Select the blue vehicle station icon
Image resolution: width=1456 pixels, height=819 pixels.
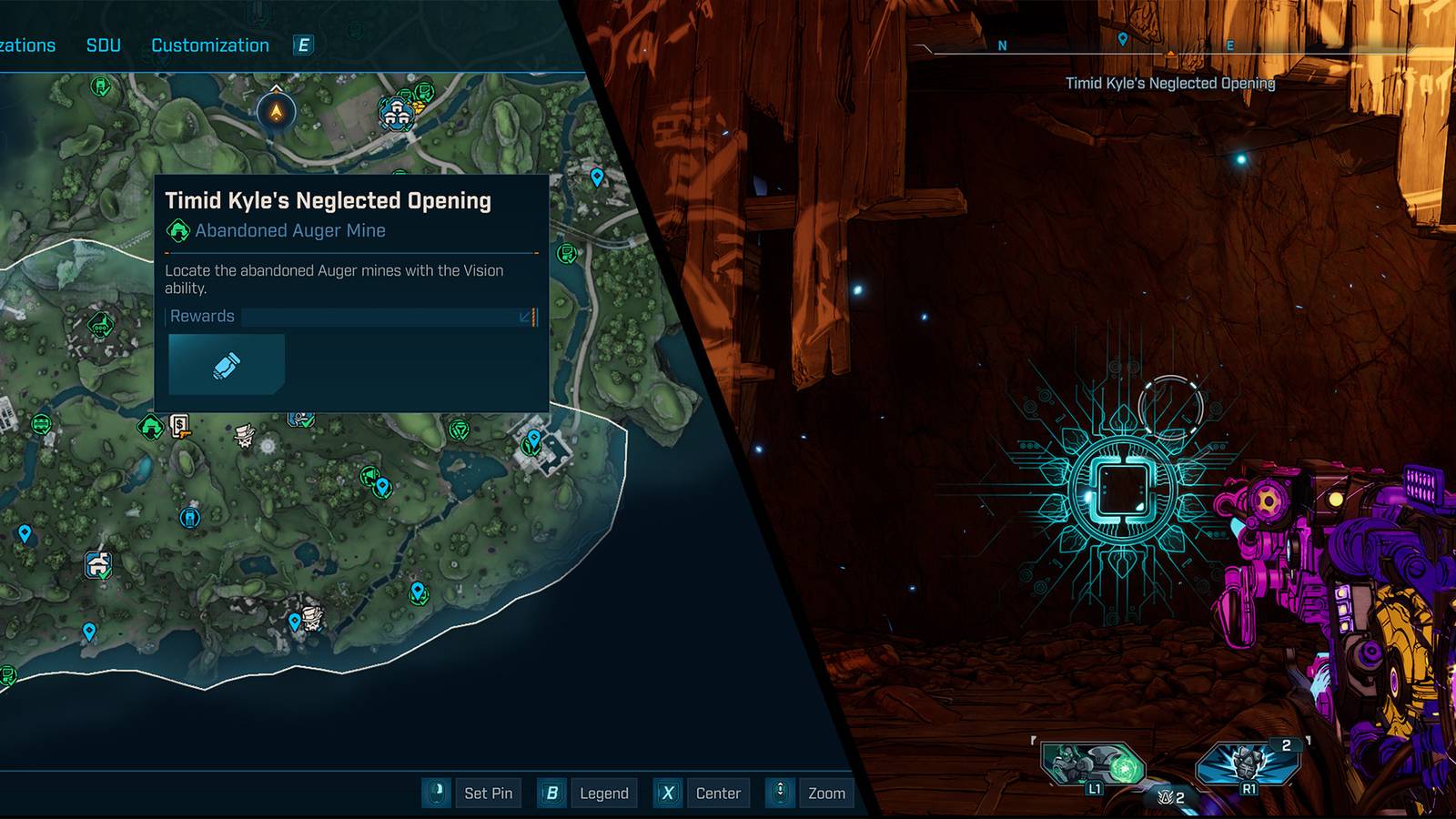point(190,518)
